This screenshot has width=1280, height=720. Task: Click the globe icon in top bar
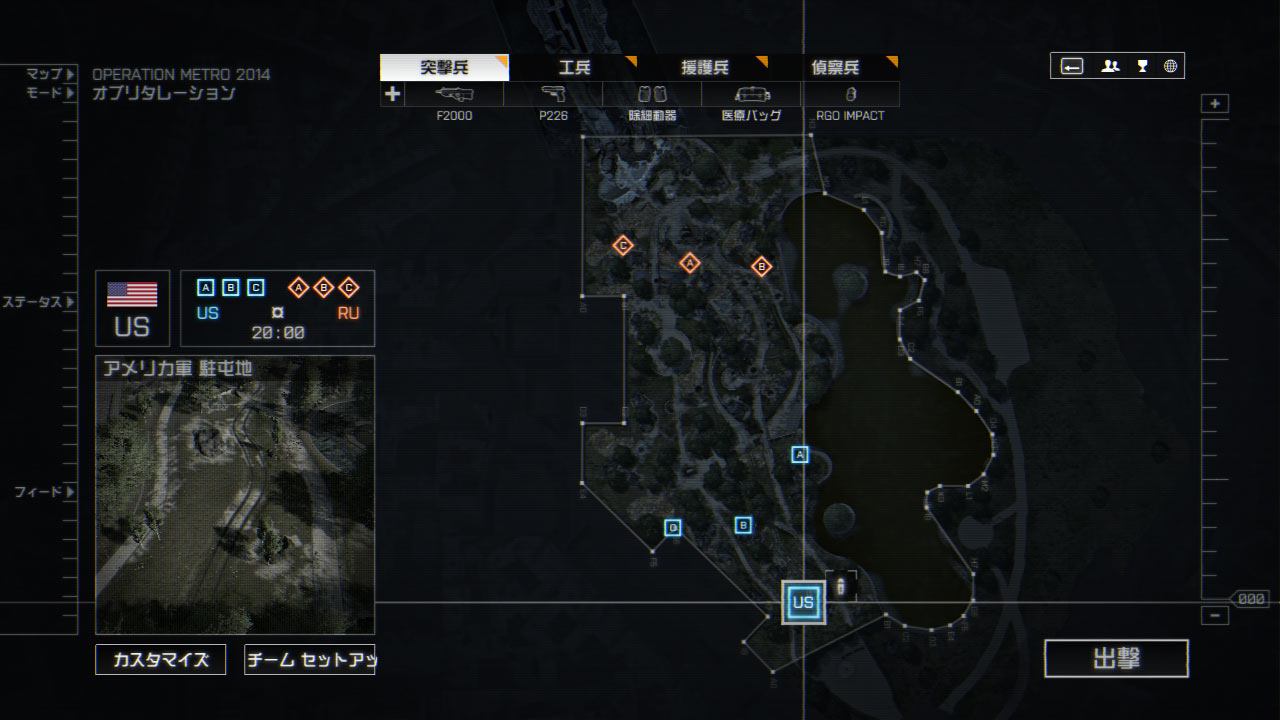click(1170, 66)
